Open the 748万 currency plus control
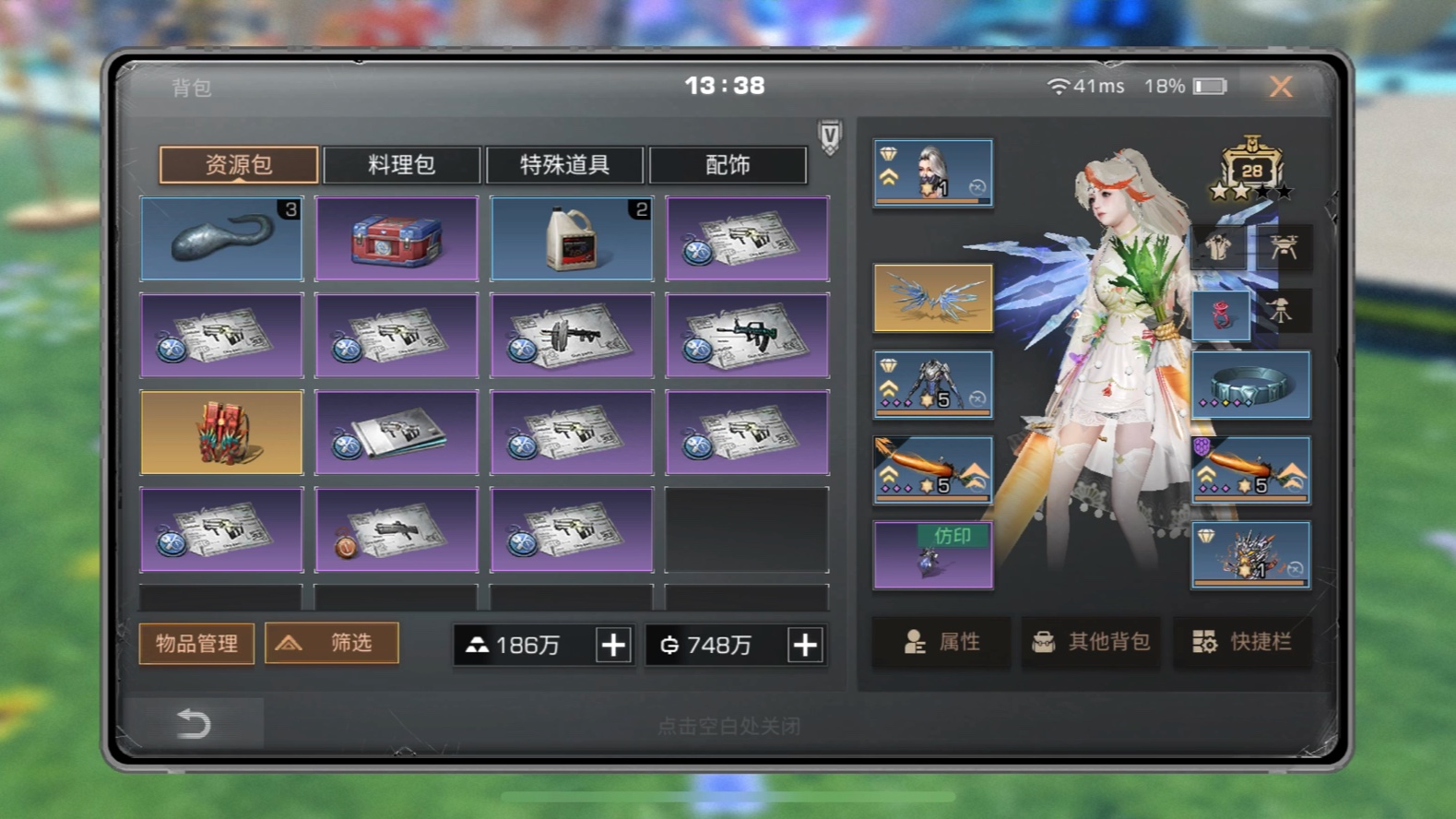1456x819 pixels. (x=804, y=646)
